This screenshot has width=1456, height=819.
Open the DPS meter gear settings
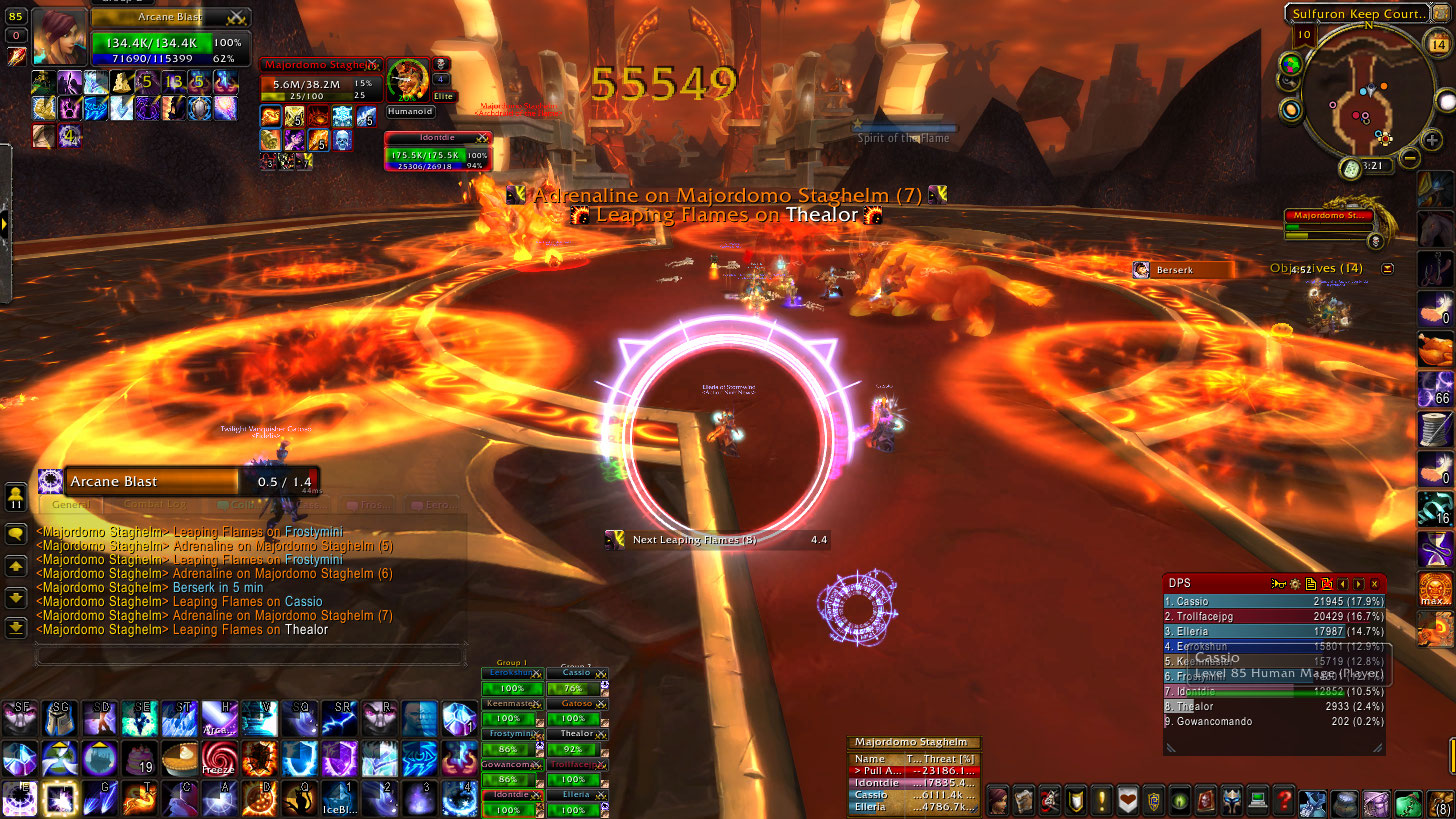pyautogui.click(x=1294, y=584)
